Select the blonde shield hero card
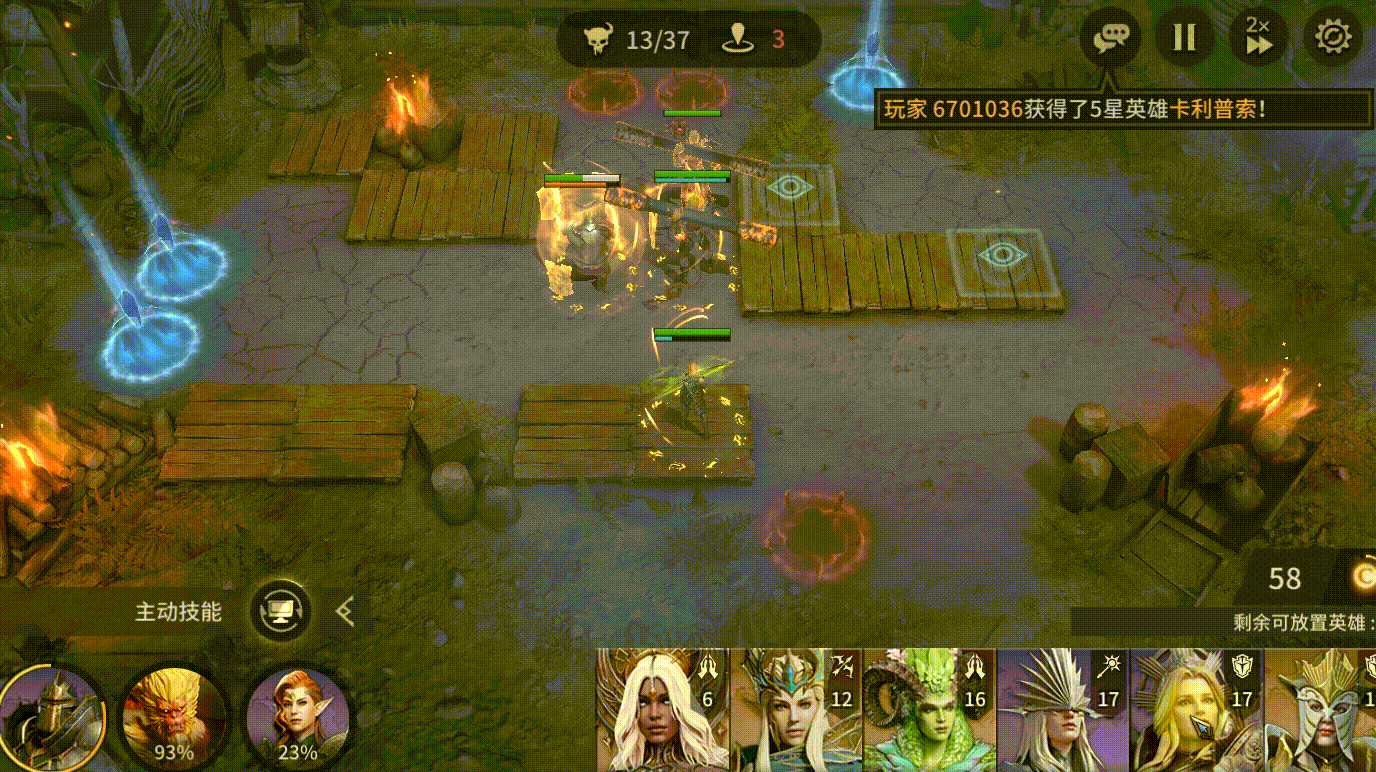 tap(1196, 710)
